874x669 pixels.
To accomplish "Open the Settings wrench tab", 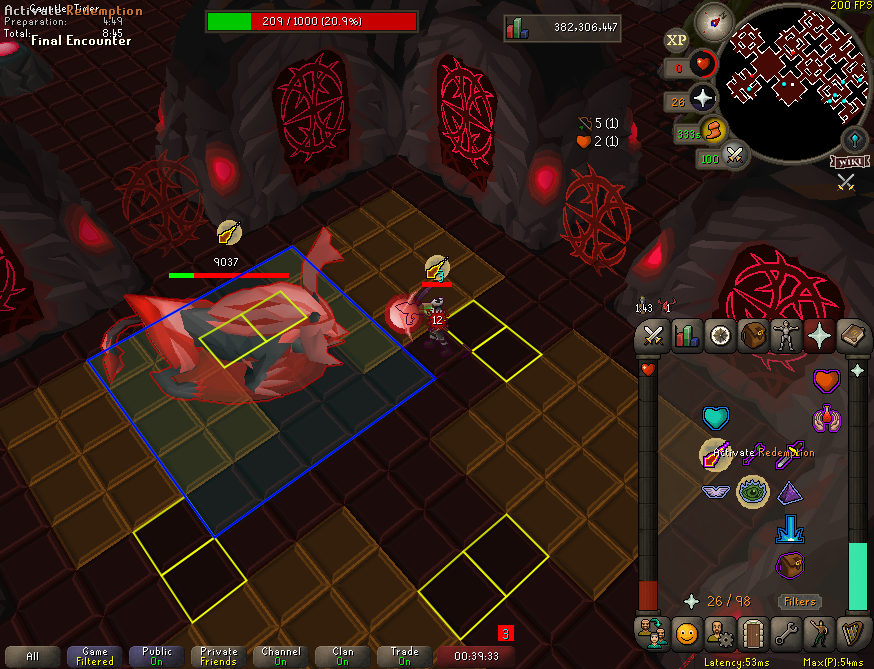I will (785, 632).
